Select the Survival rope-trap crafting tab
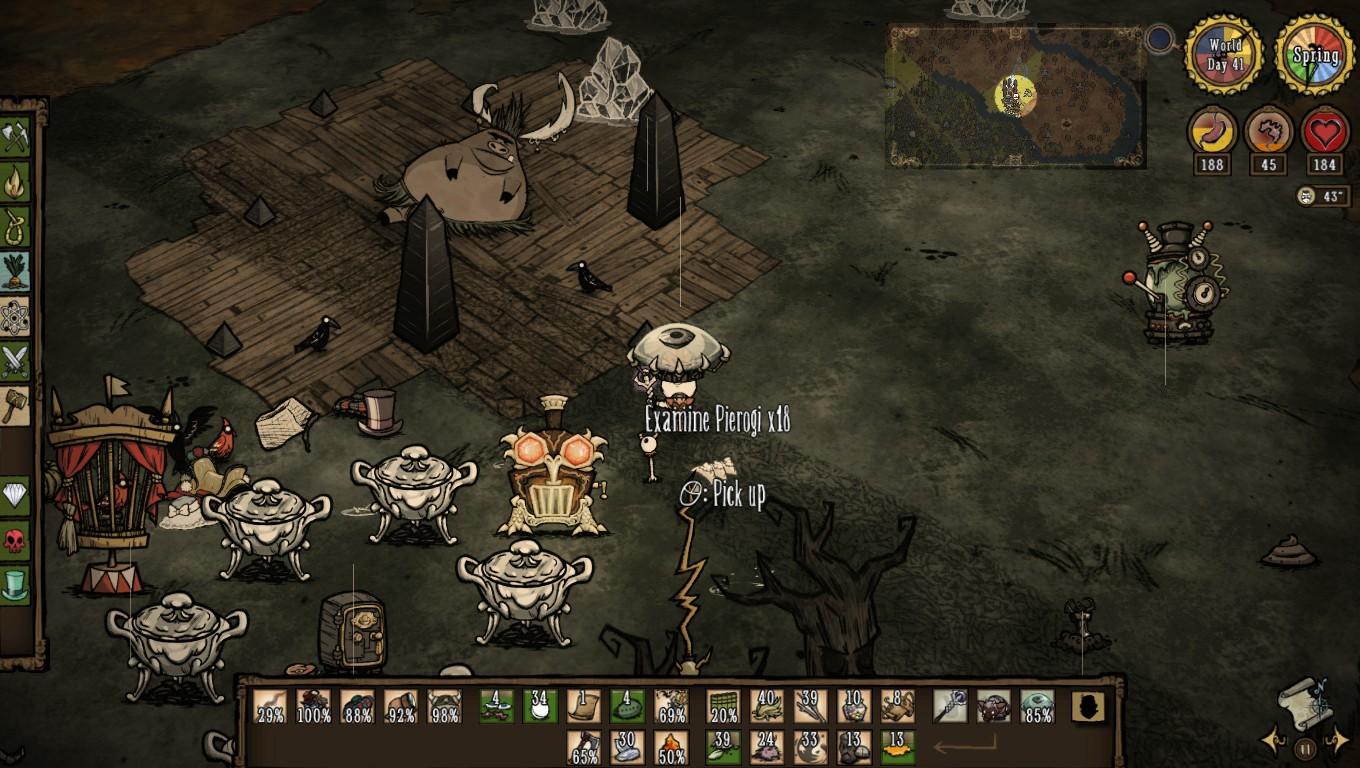This screenshot has height=768, width=1360. click(15, 227)
